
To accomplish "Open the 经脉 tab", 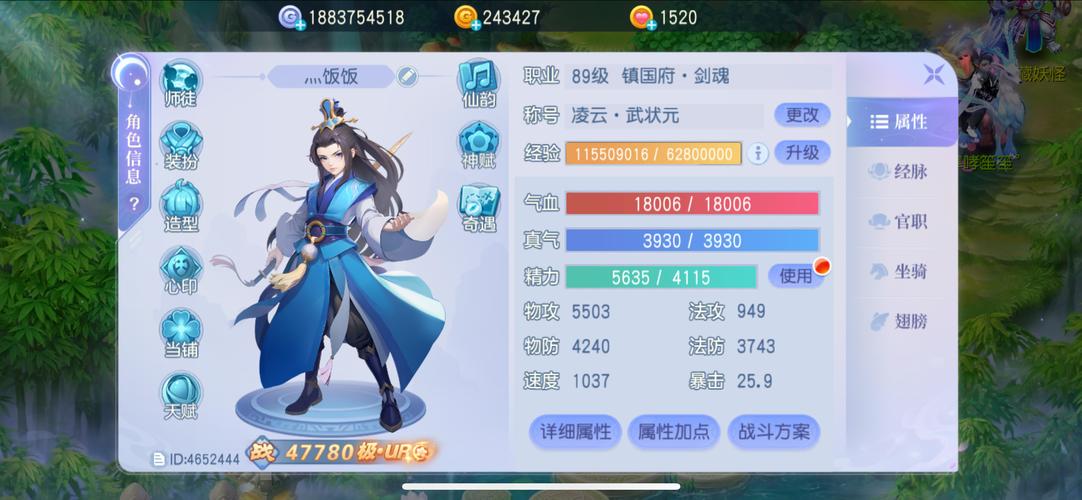I will 899,171.
